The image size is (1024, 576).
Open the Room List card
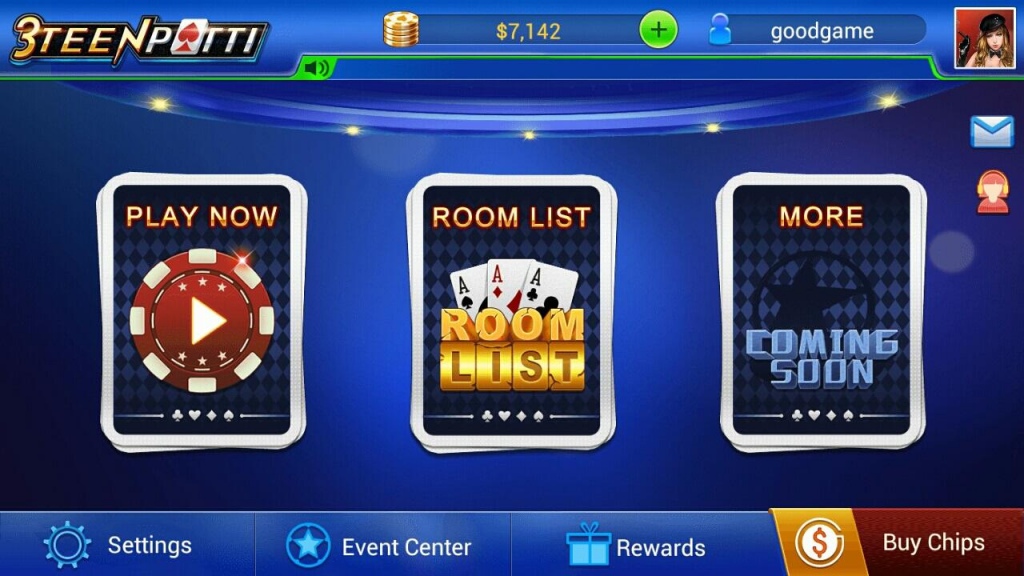click(x=512, y=312)
